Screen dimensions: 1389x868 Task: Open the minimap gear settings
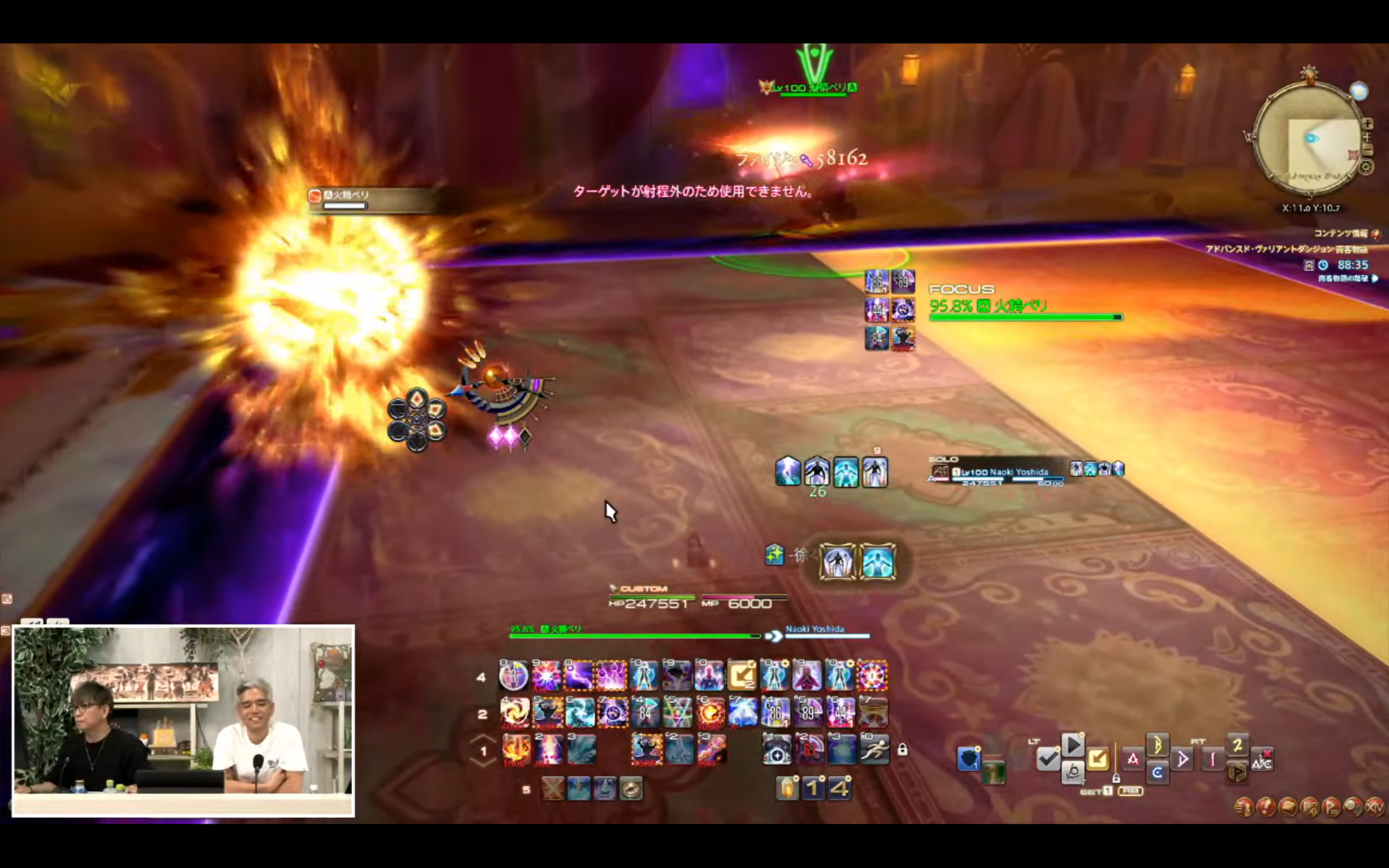point(1366,167)
